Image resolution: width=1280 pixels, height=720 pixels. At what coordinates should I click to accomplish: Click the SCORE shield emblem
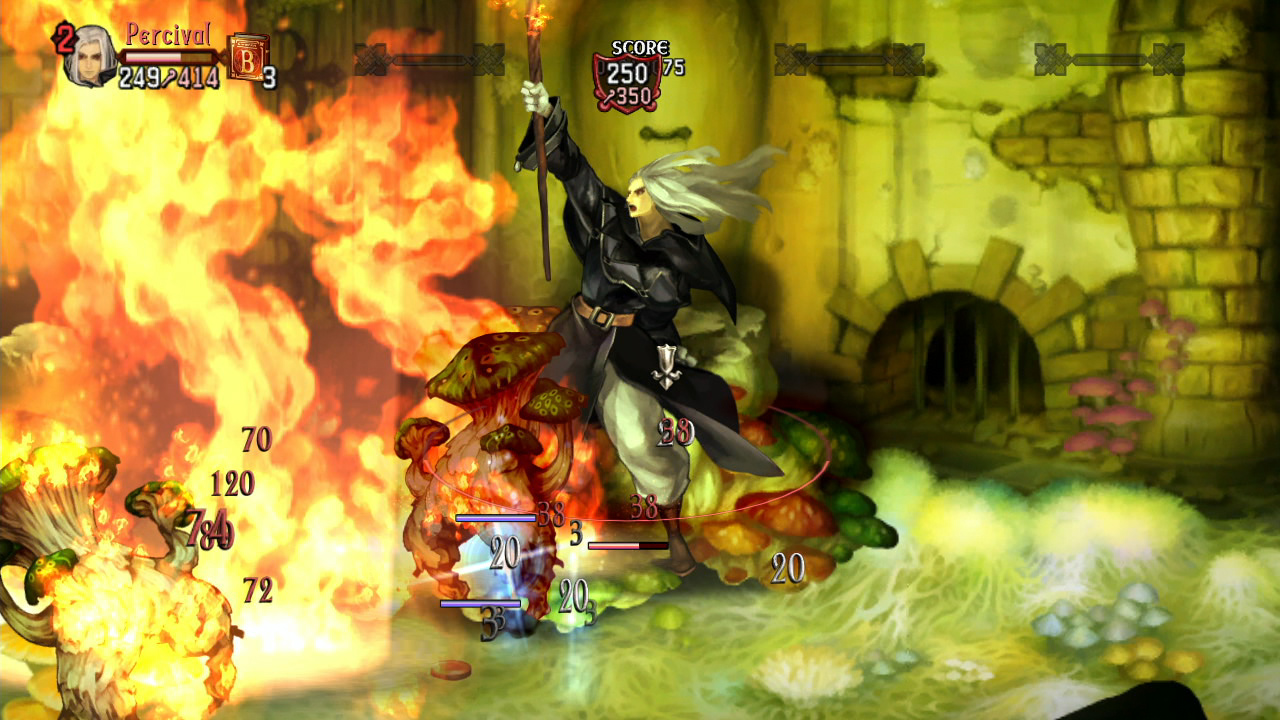click(627, 82)
